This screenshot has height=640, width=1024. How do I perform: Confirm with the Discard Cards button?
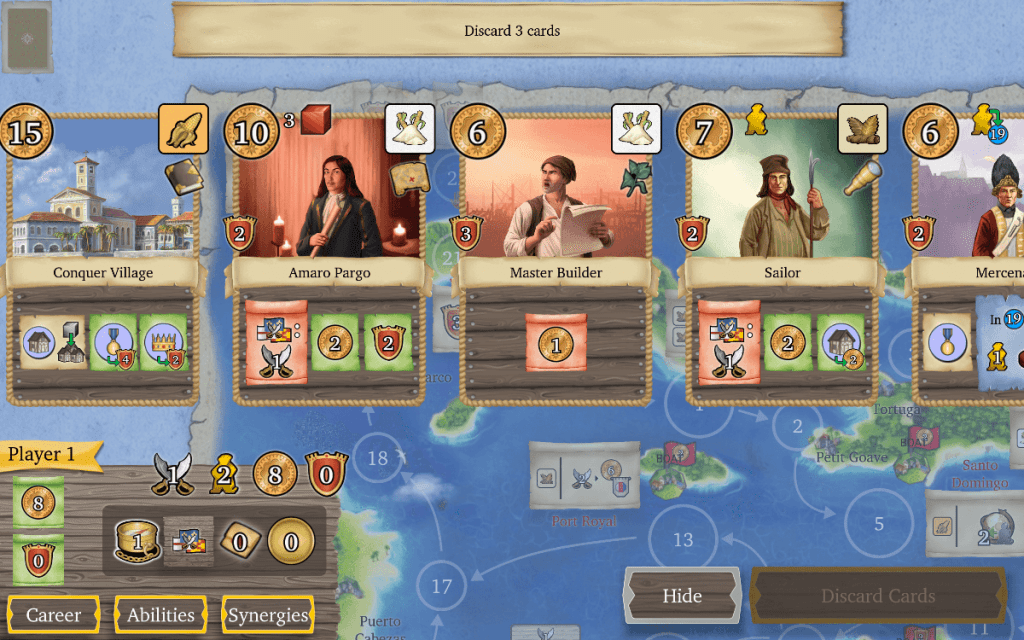click(x=878, y=596)
